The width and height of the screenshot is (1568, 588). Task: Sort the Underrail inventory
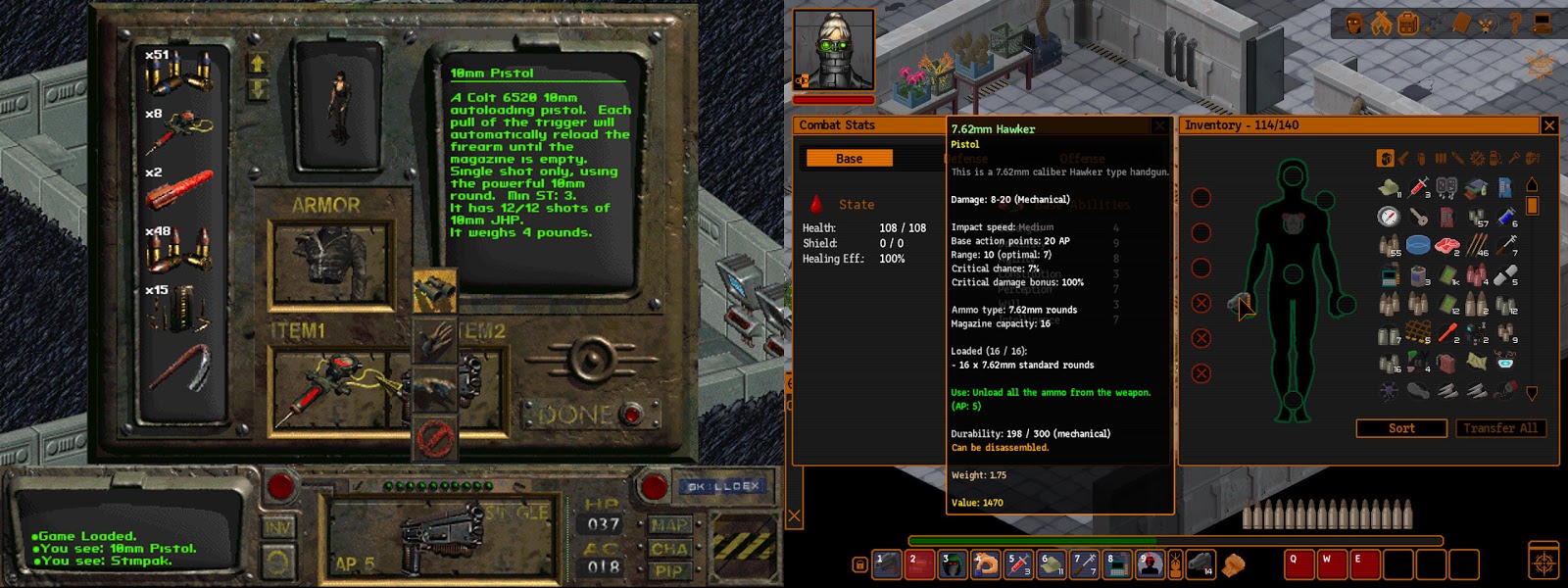(x=1401, y=428)
